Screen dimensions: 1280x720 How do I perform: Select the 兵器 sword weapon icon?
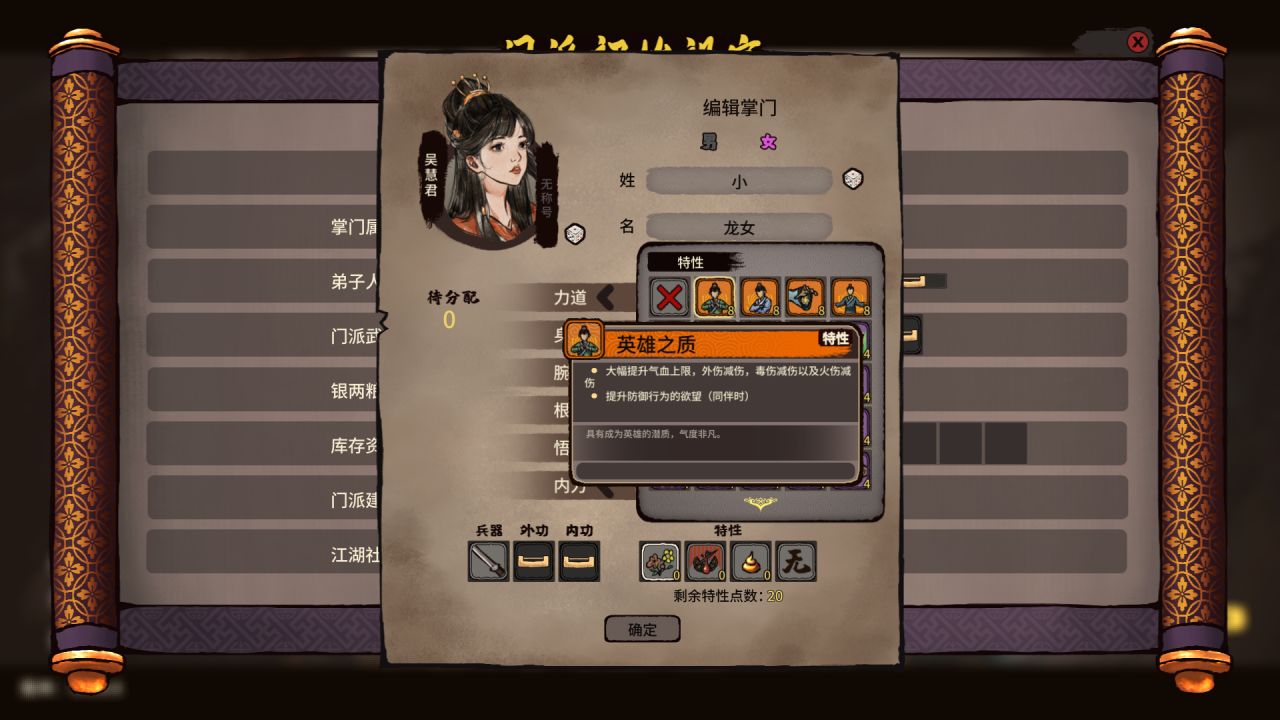[x=487, y=561]
